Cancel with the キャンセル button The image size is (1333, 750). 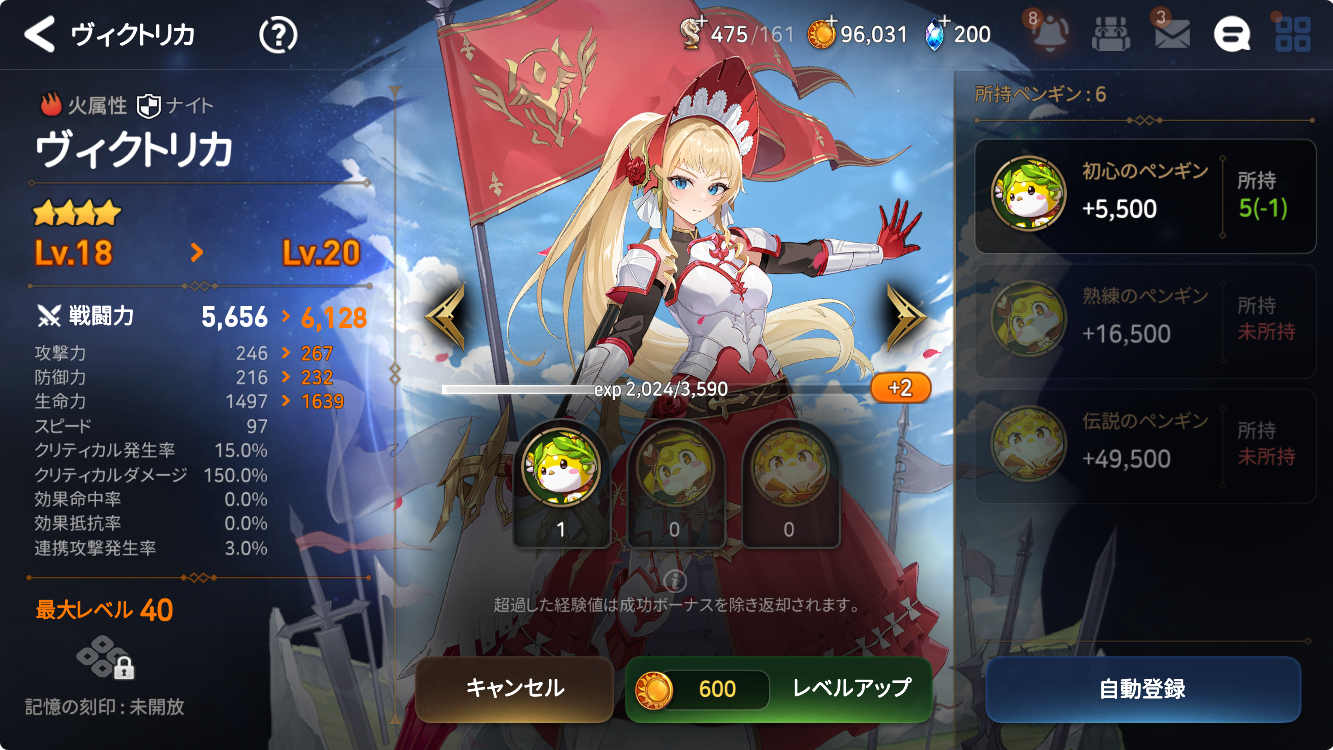tap(514, 689)
